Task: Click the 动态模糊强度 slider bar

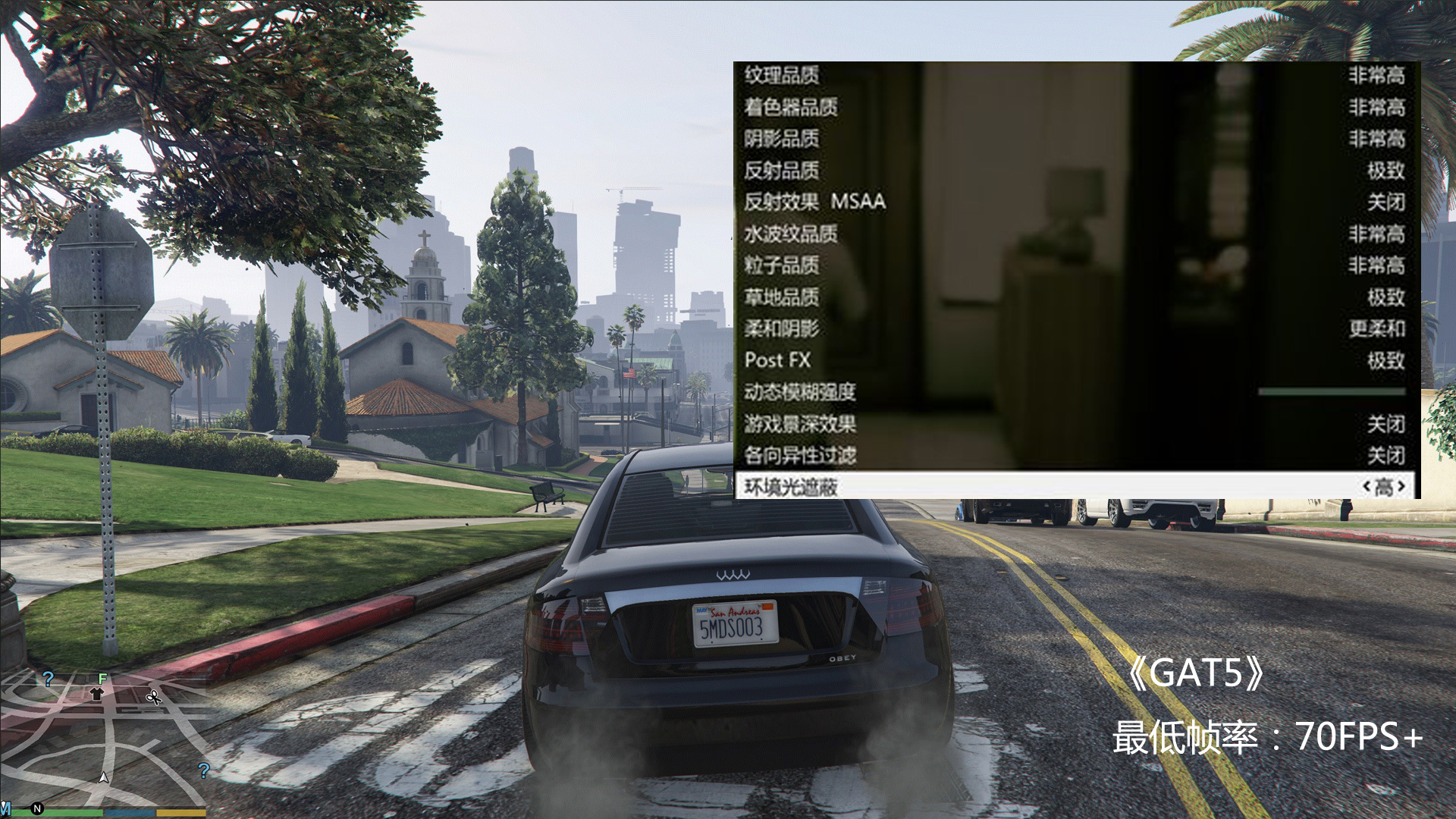Action: [1331, 392]
